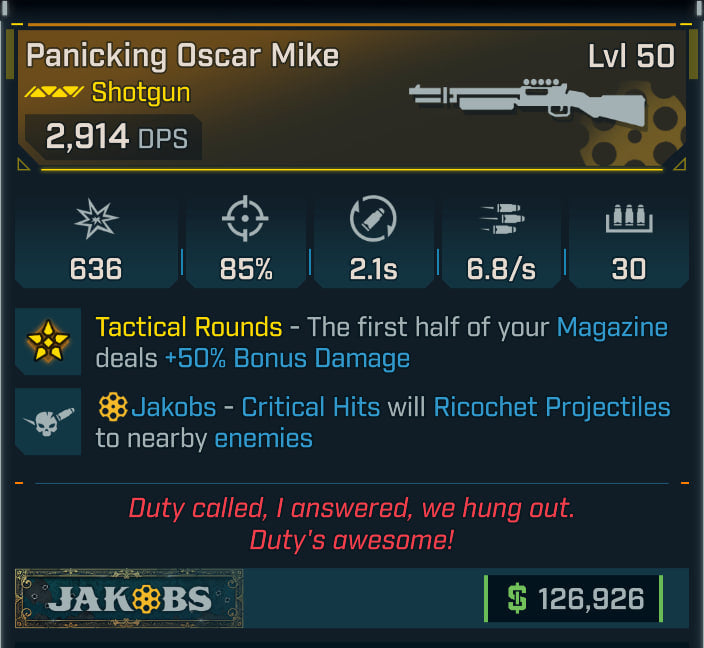Click the Jakobs ricochet skull perk icon
The width and height of the screenshot is (704, 648).
click(48, 422)
